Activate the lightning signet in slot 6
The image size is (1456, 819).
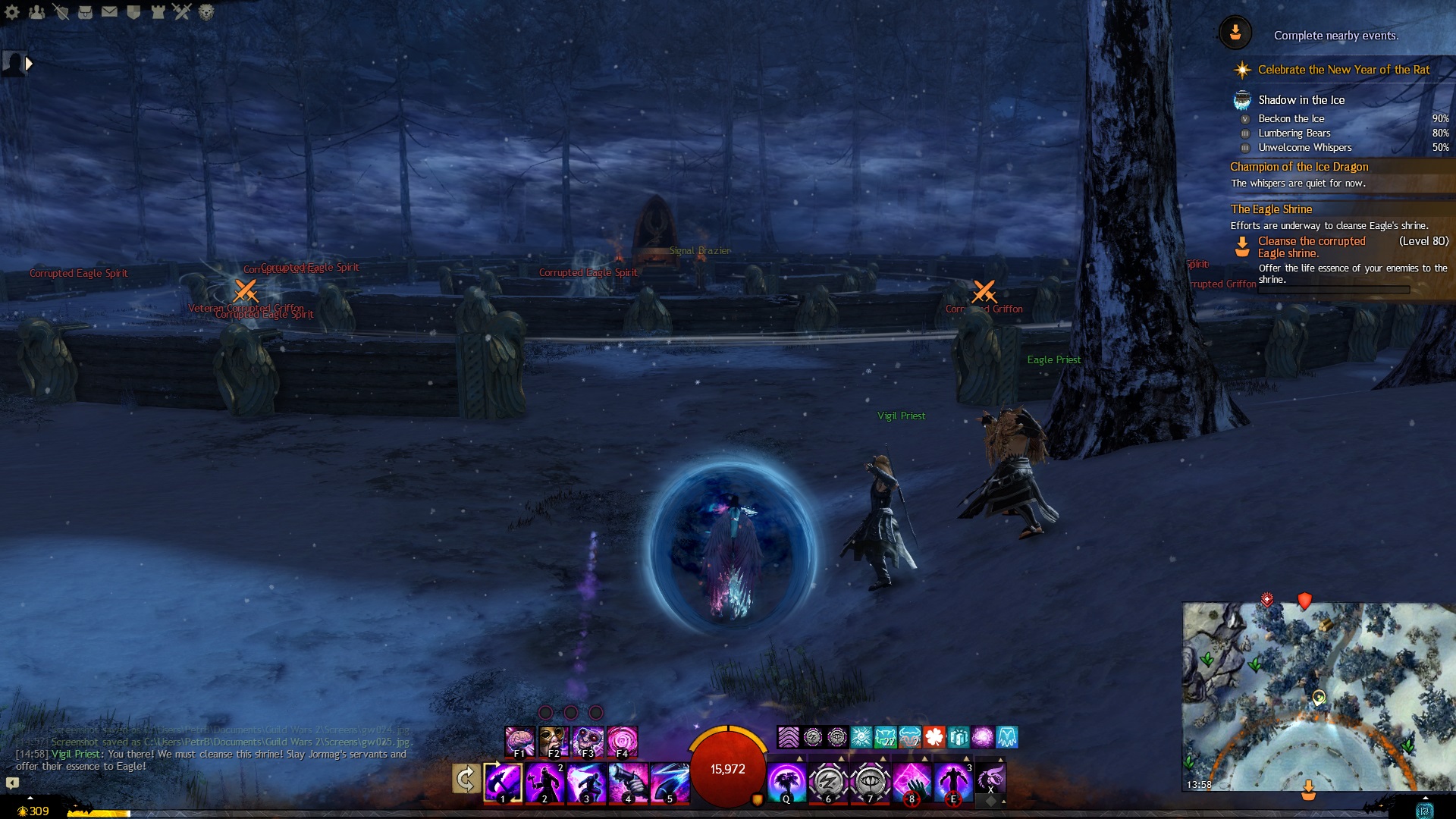[x=828, y=782]
